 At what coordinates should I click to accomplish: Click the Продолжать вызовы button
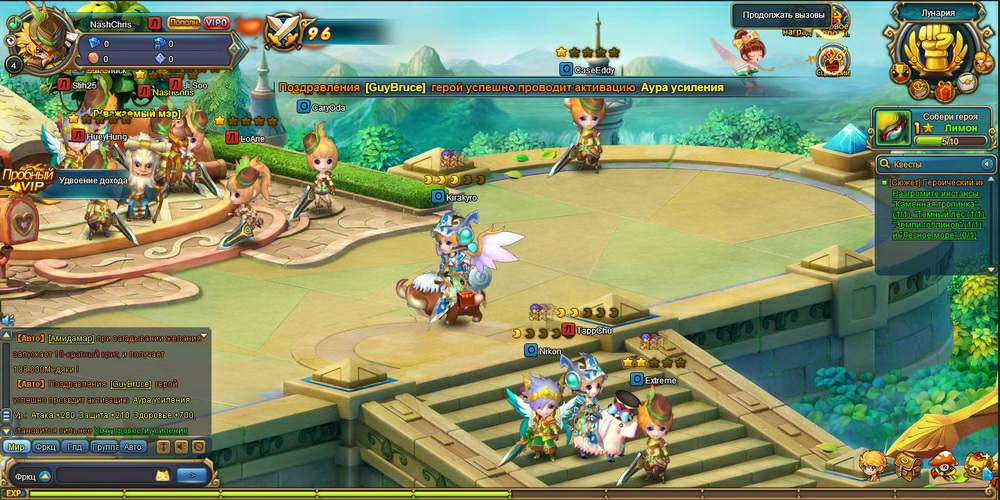pos(782,15)
